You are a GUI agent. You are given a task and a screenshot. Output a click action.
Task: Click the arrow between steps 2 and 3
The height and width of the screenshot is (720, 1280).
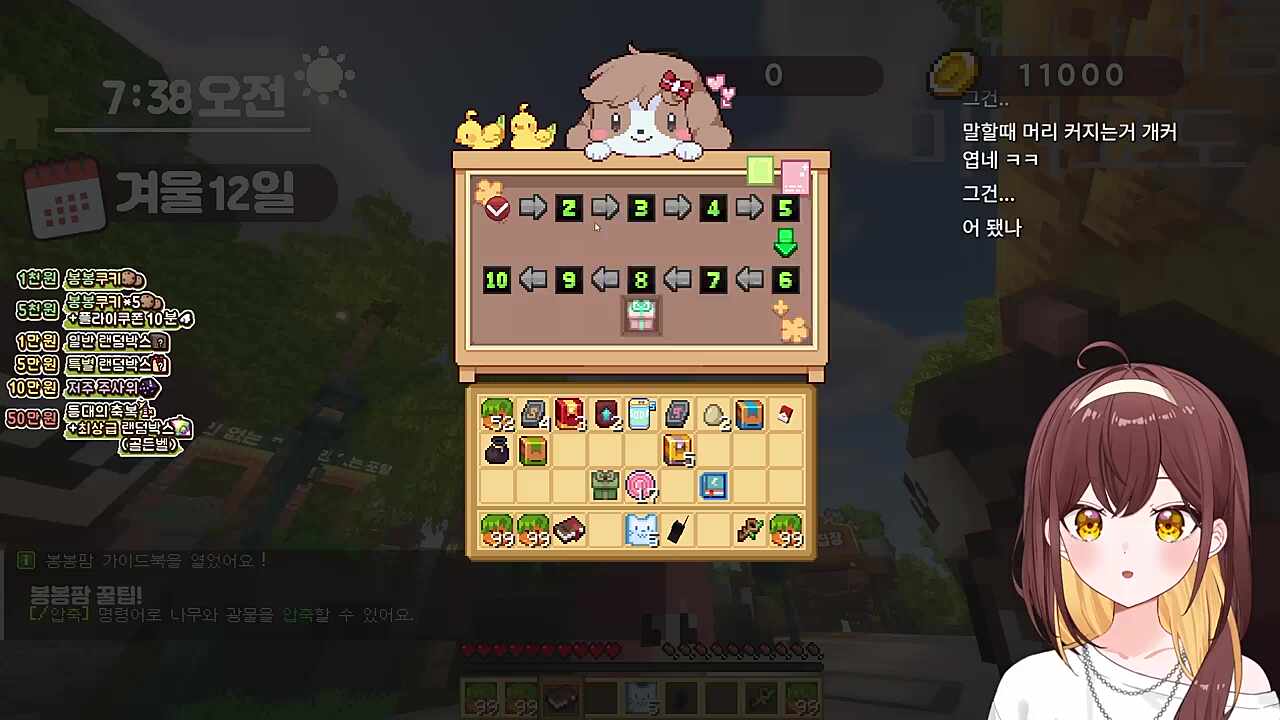click(604, 208)
